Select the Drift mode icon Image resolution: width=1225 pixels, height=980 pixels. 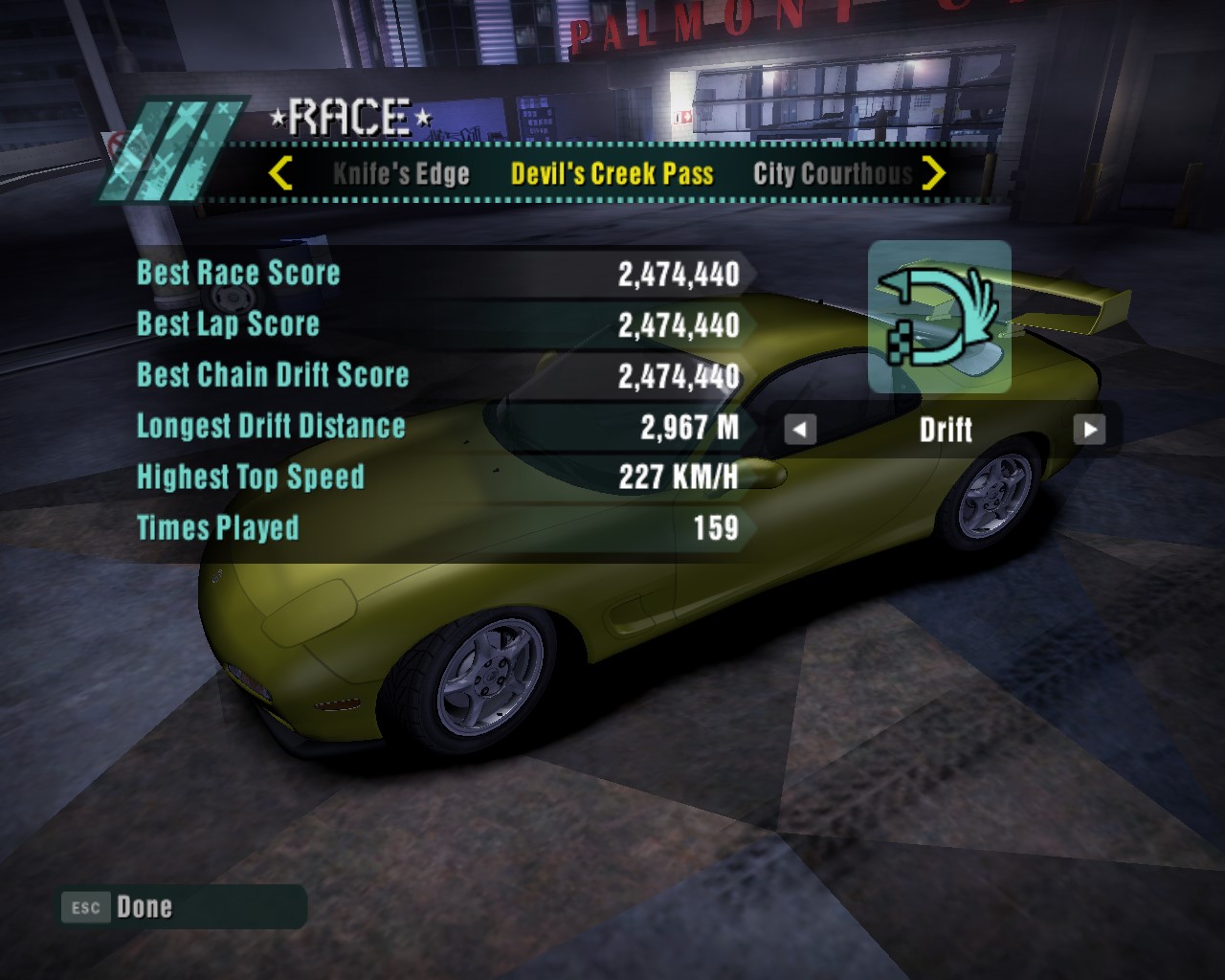(939, 317)
